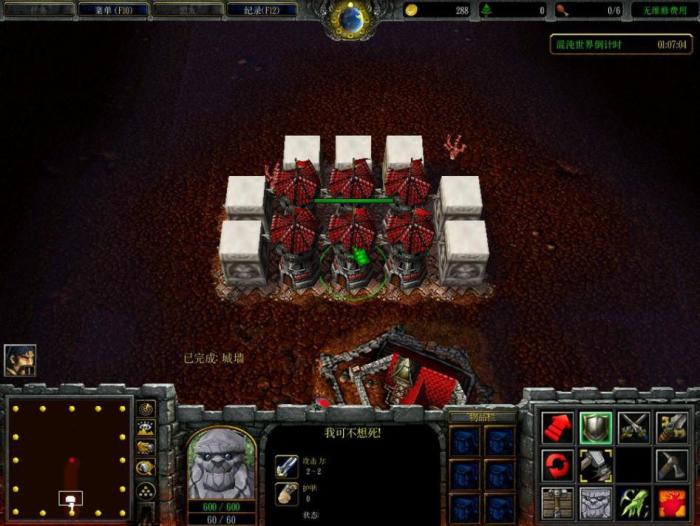Select the shield Hold Position command
Screen dimensions: 700x526
pyautogui.click(x=596, y=427)
